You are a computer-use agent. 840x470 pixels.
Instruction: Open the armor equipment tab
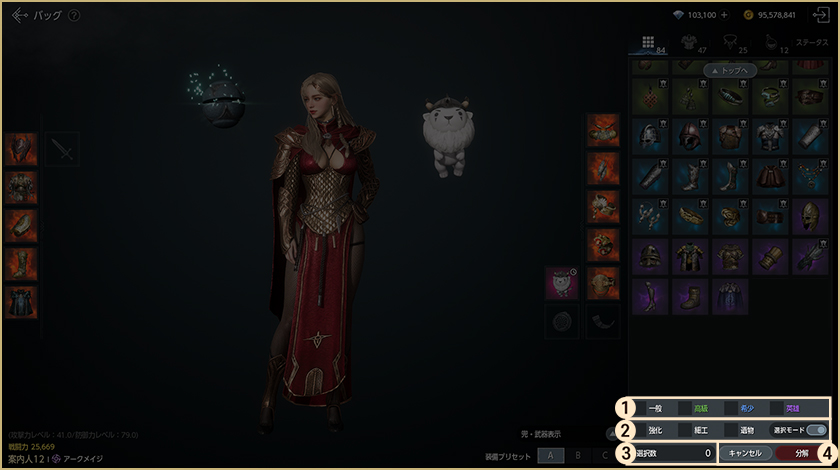689,43
